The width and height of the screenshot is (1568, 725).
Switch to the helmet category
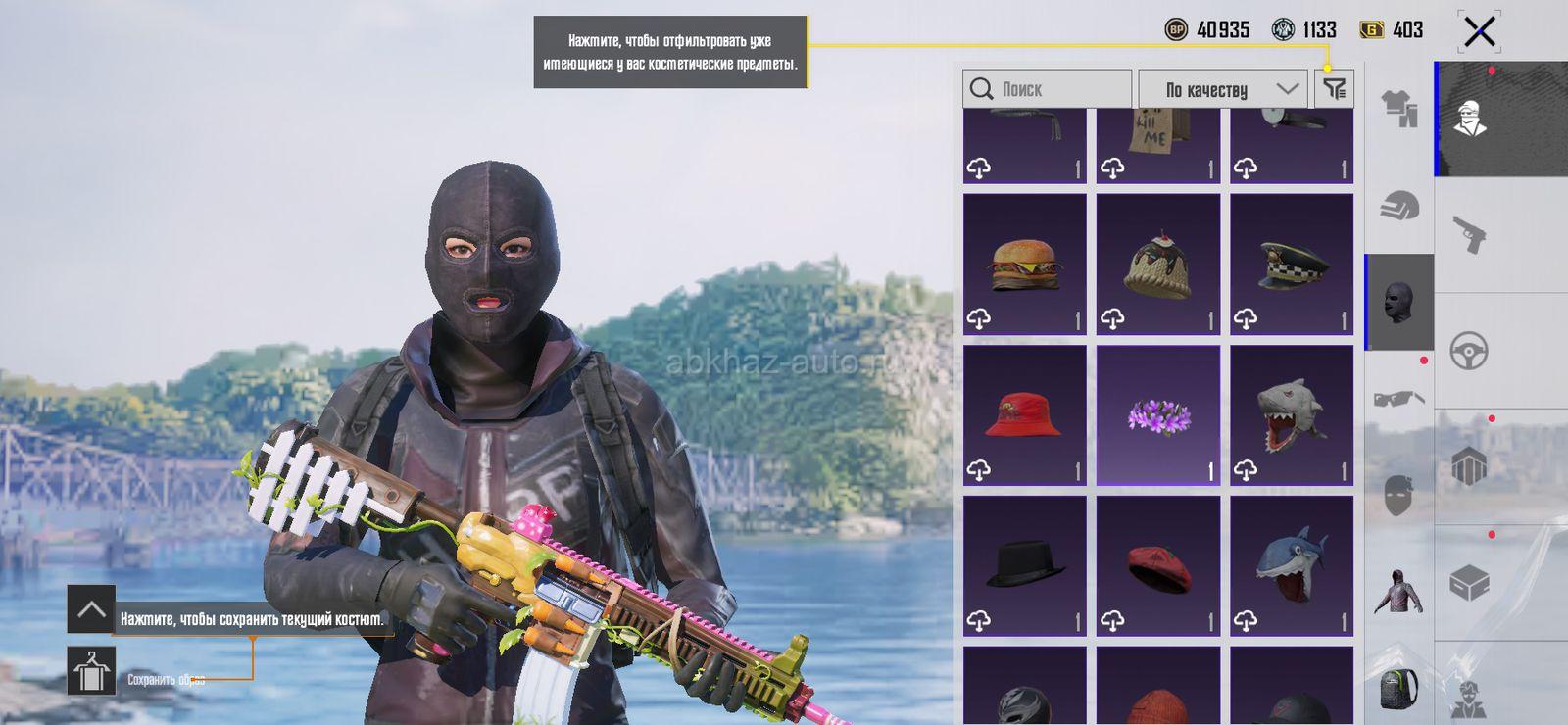[1399, 206]
